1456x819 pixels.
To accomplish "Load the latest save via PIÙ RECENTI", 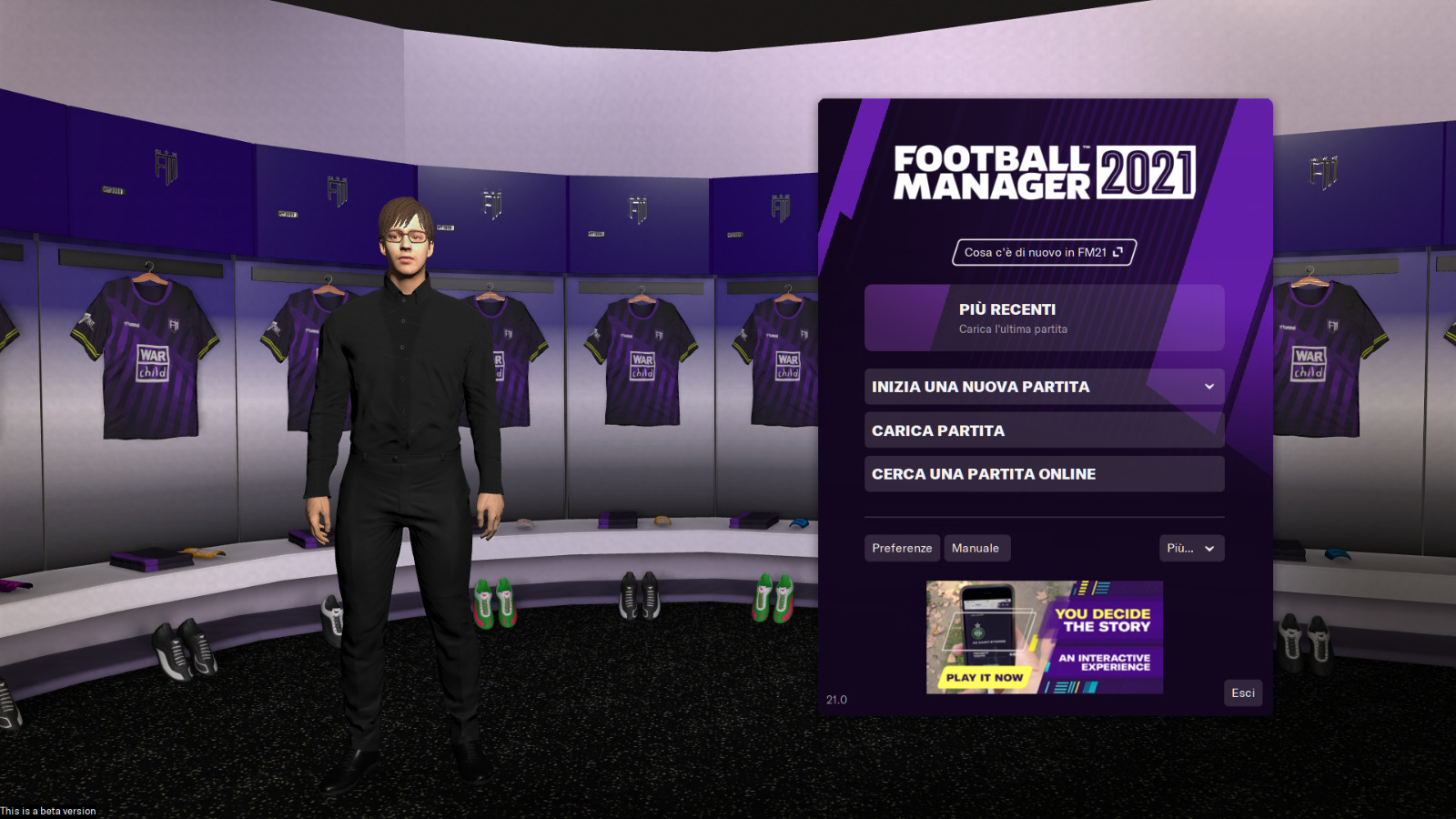I will (x=1044, y=317).
